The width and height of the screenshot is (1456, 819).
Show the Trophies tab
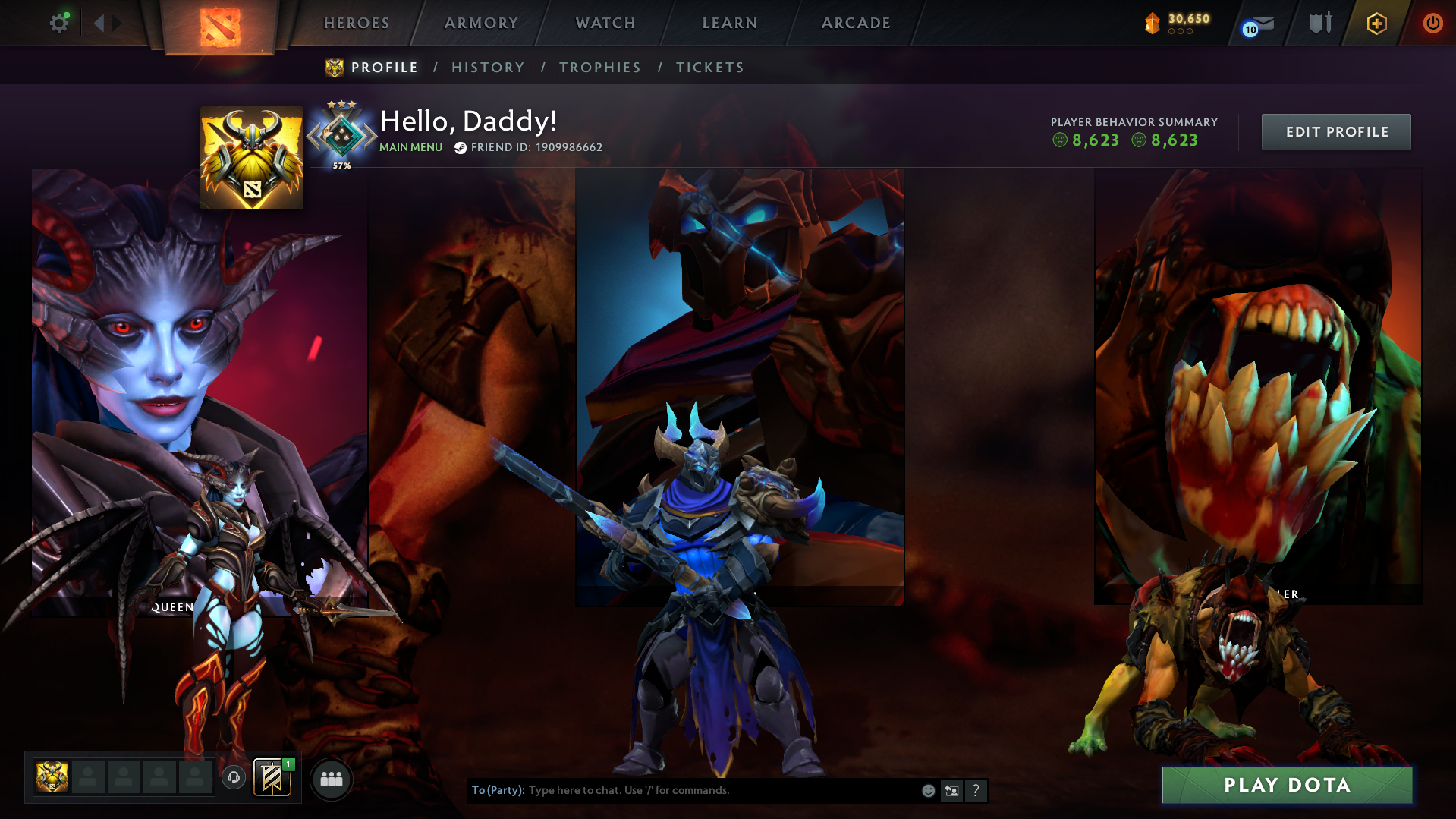(600, 68)
